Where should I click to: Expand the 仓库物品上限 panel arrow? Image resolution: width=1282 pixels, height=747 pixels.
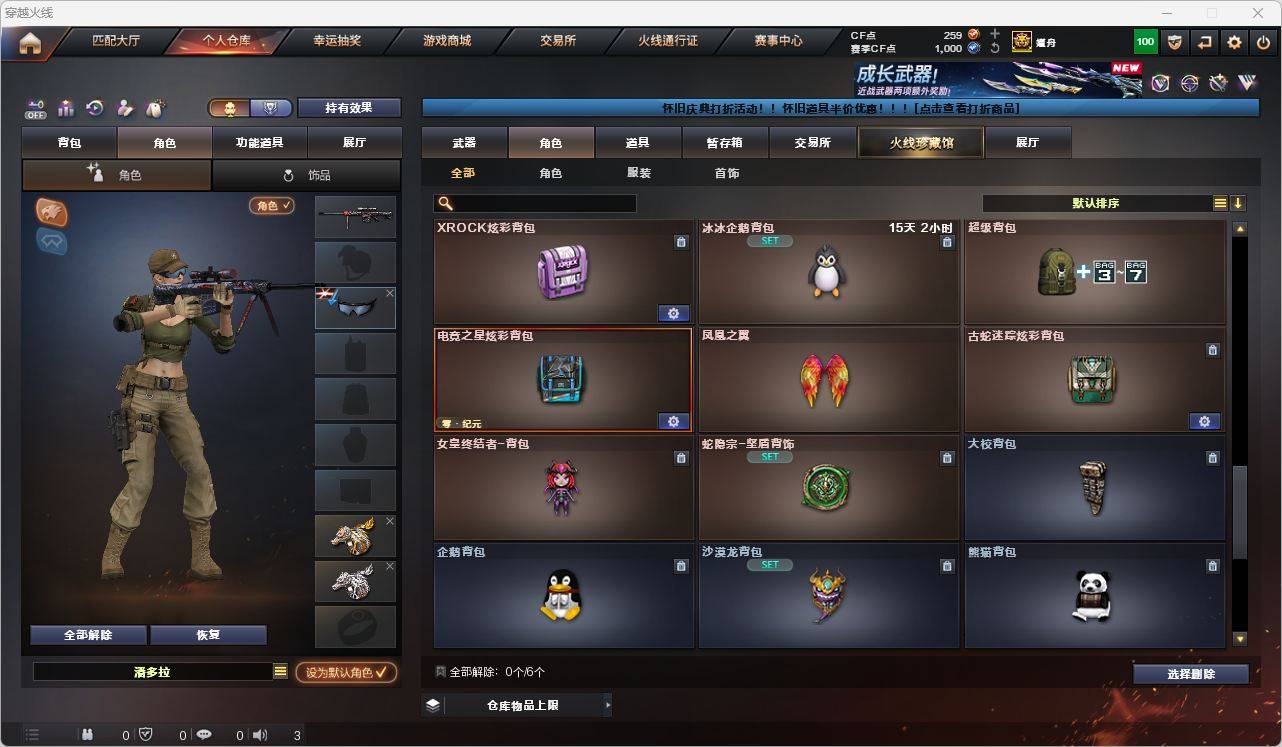point(606,704)
